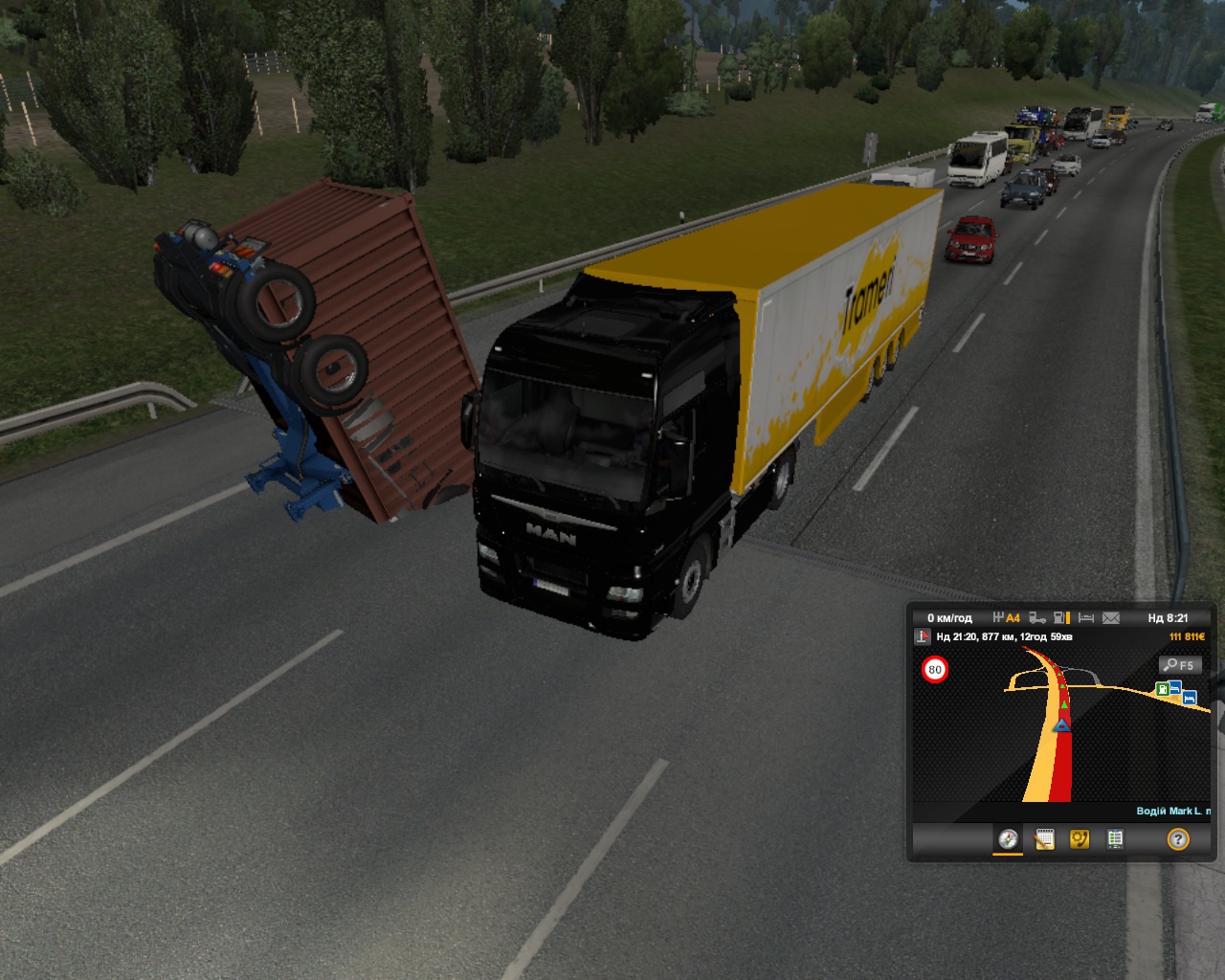Select the green fuel station map marker
Image resolution: width=1225 pixels, height=980 pixels.
pos(1162,688)
